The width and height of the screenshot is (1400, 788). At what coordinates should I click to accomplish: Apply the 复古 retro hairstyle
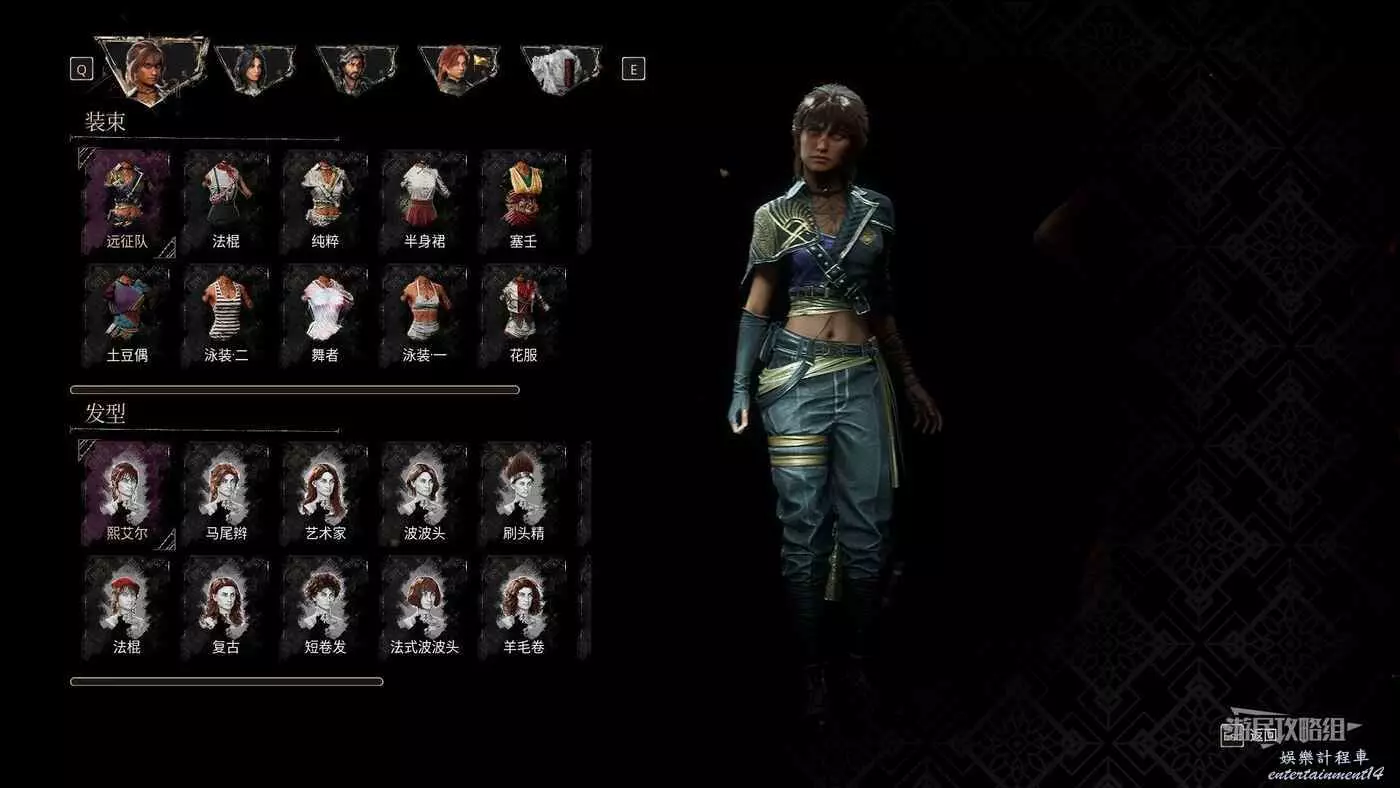(x=226, y=605)
